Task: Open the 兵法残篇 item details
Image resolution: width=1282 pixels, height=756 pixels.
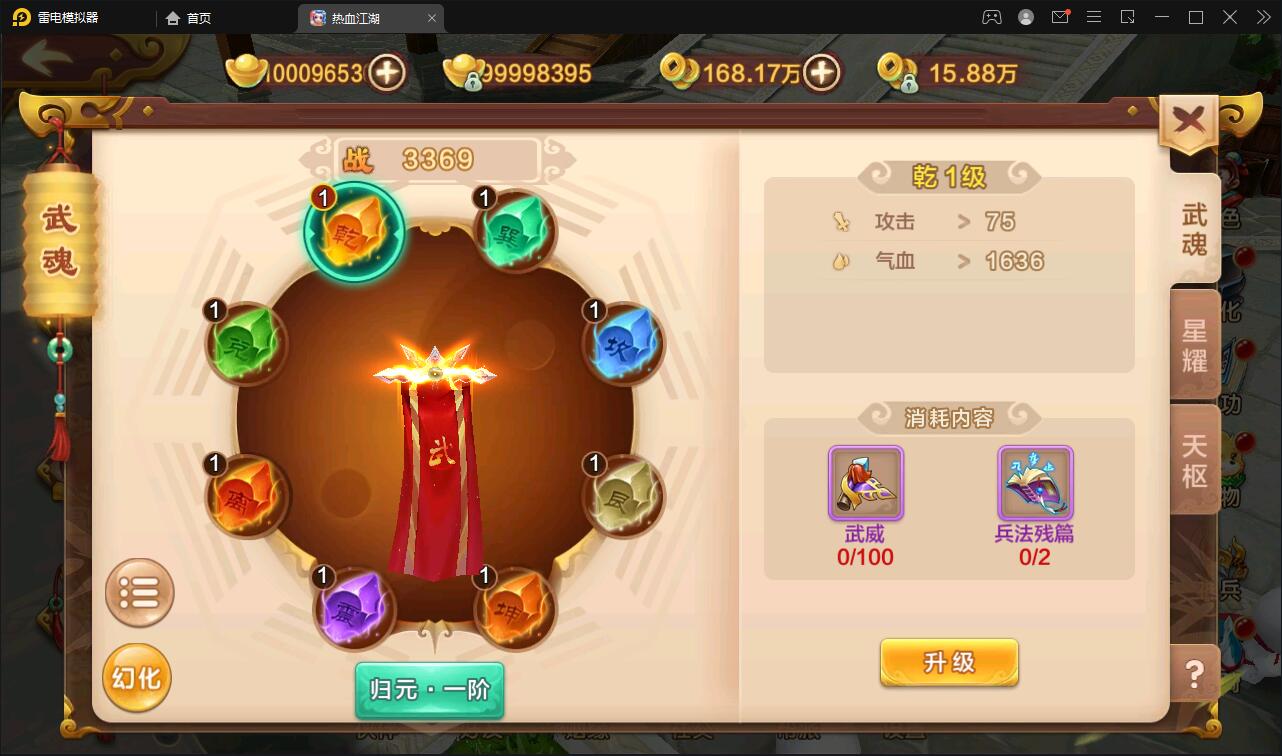Action: pyautogui.click(x=1036, y=484)
